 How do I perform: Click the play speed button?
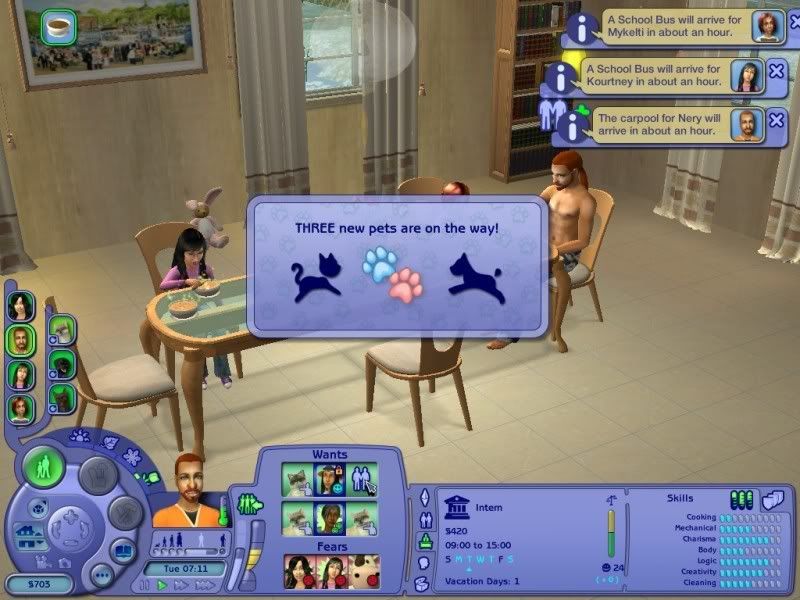pyautogui.click(x=163, y=585)
